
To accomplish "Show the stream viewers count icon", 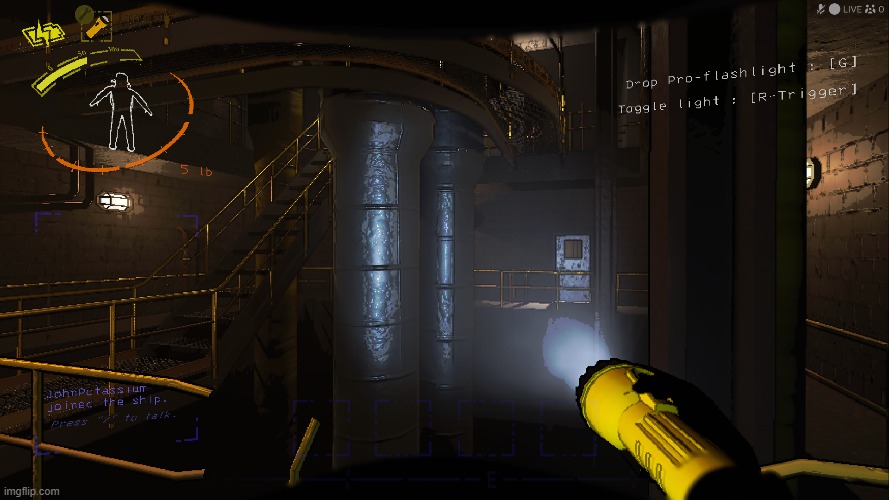I will coord(869,9).
